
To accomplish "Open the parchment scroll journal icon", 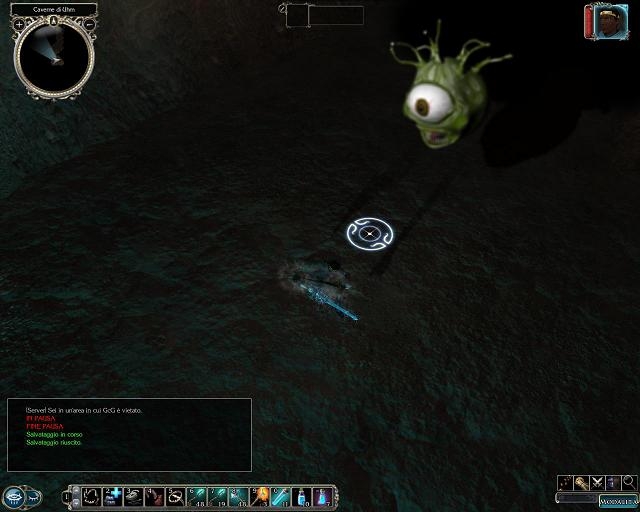I will tap(581, 482).
